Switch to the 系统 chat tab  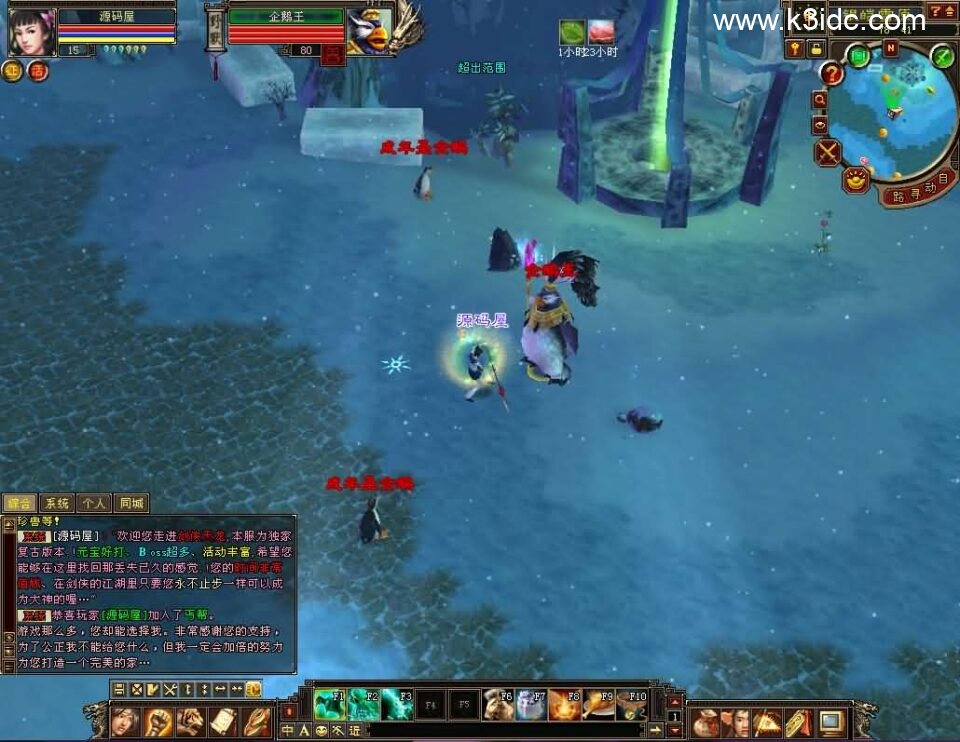57,503
